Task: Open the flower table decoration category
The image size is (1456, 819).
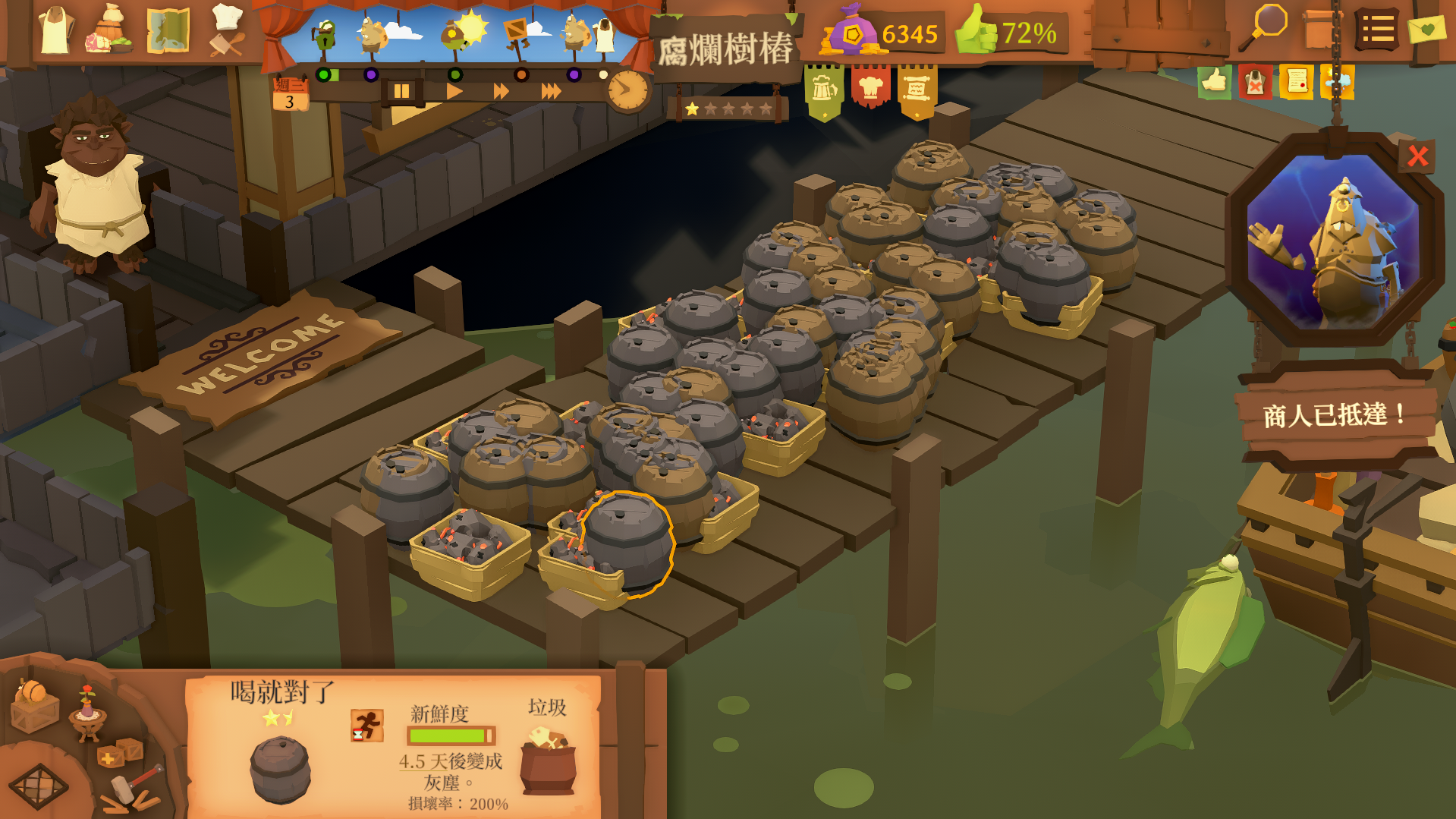Action: click(x=87, y=713)
